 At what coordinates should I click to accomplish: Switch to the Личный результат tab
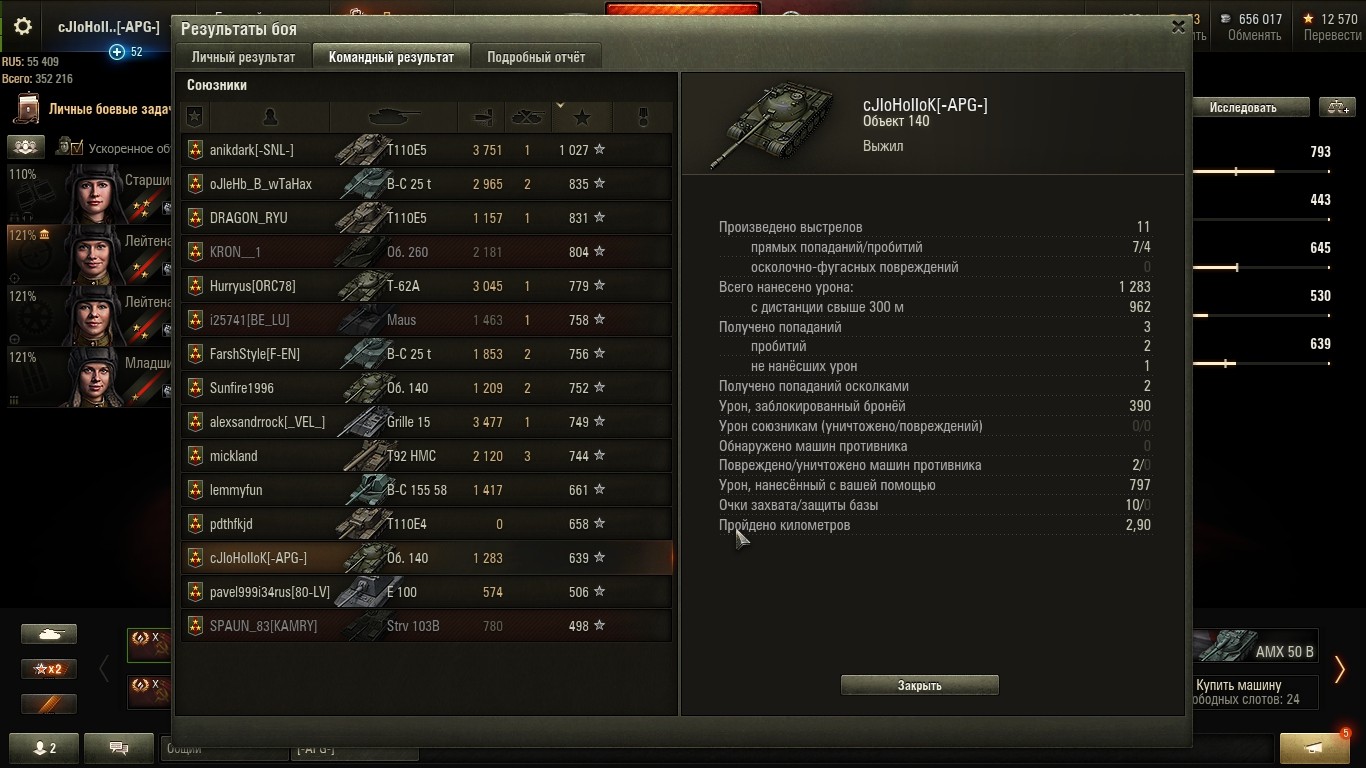tap(243, 57)
